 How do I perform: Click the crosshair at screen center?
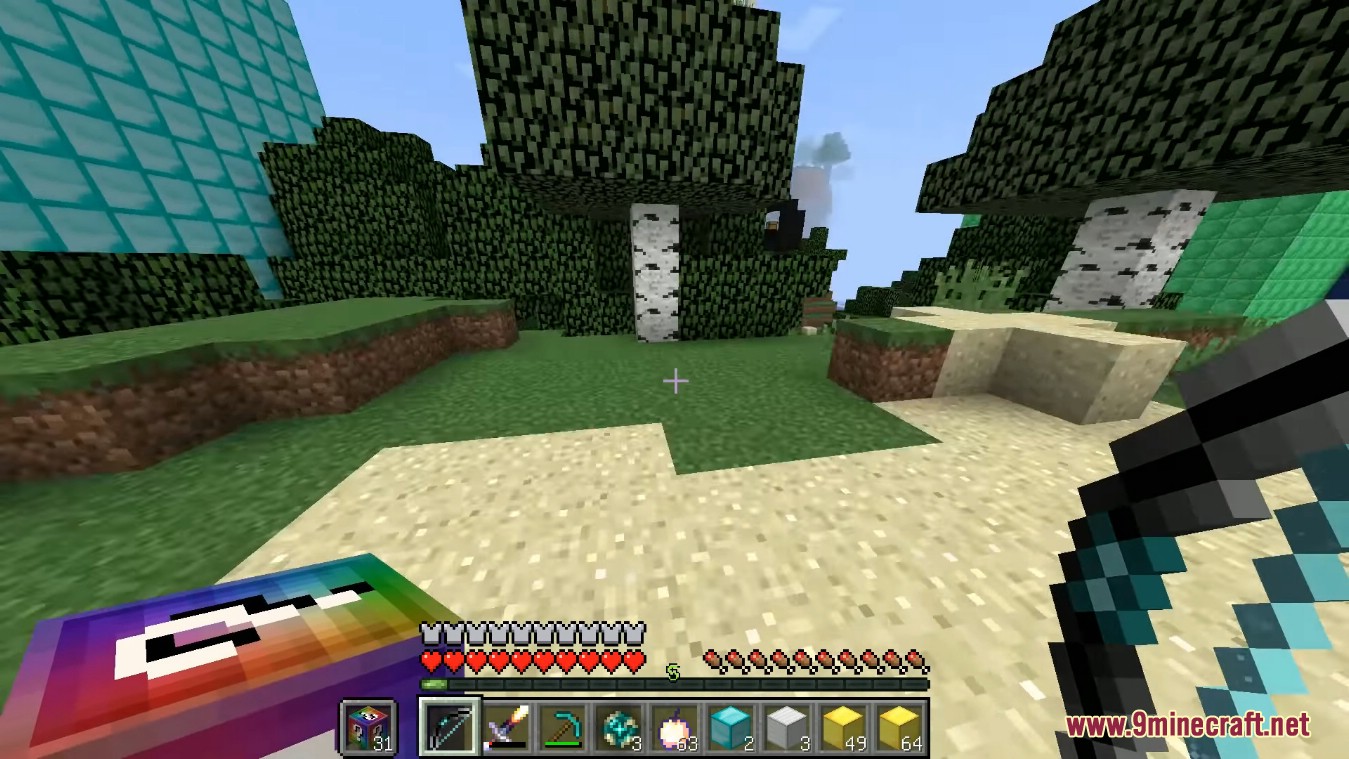tap(676, 381)
